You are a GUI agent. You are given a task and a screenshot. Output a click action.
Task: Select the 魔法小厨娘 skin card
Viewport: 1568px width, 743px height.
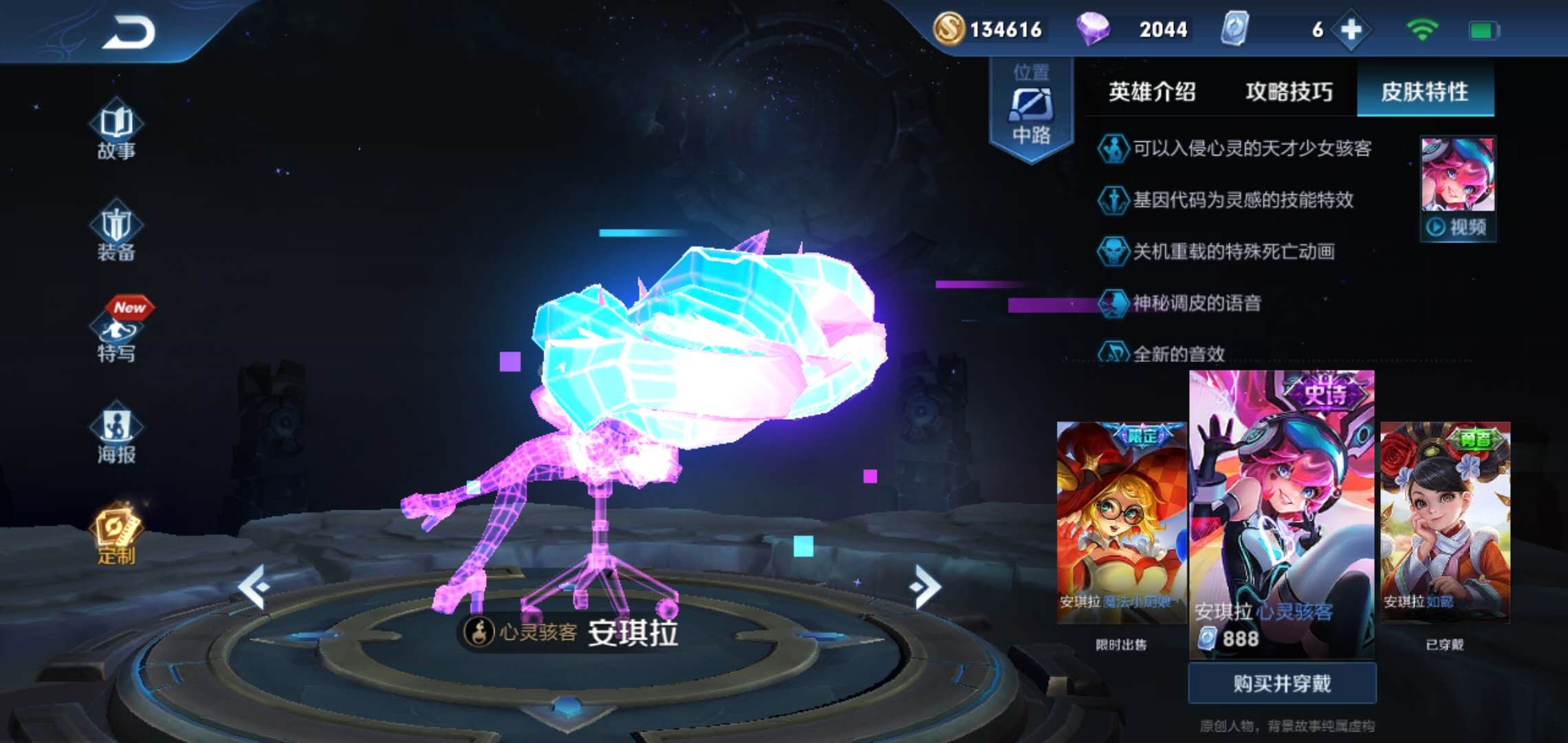click(x=1121, y=523)
